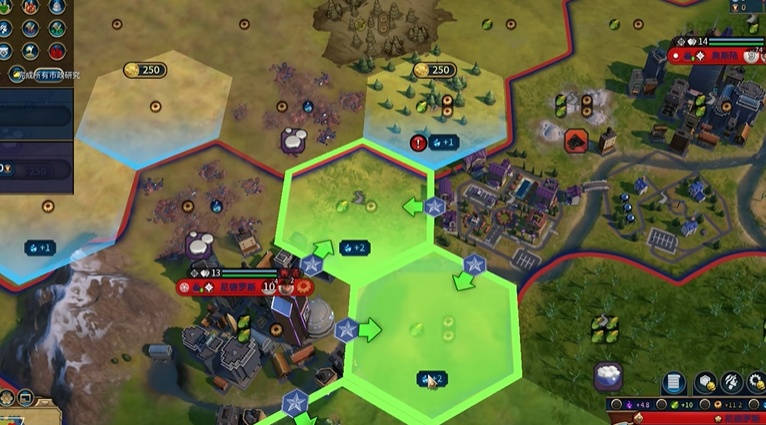The image size is (766, 425).
Task: Open the manage citizens button
Action: 732,383
